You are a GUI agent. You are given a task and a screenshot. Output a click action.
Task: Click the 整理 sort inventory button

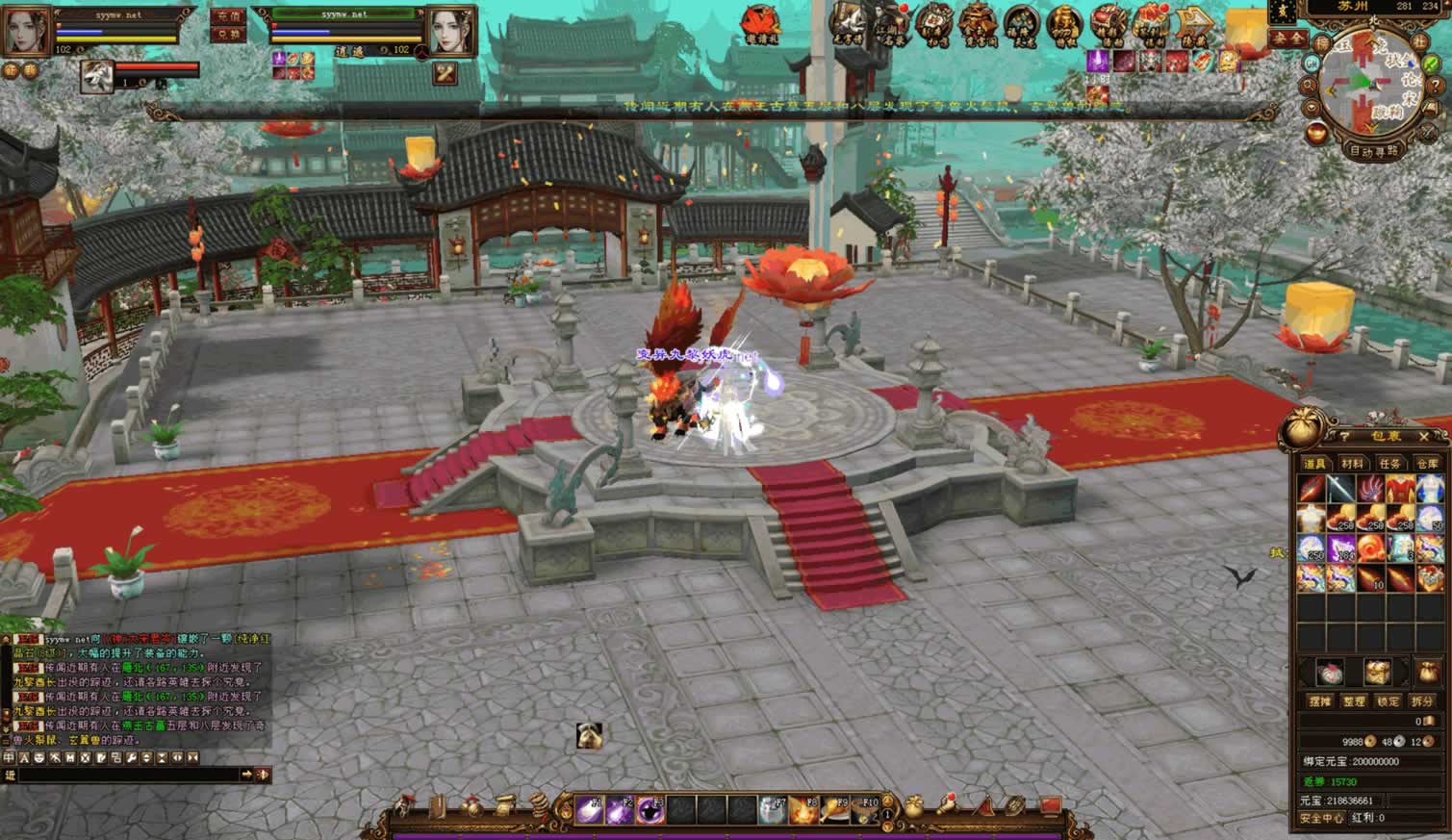(1354, 701)
